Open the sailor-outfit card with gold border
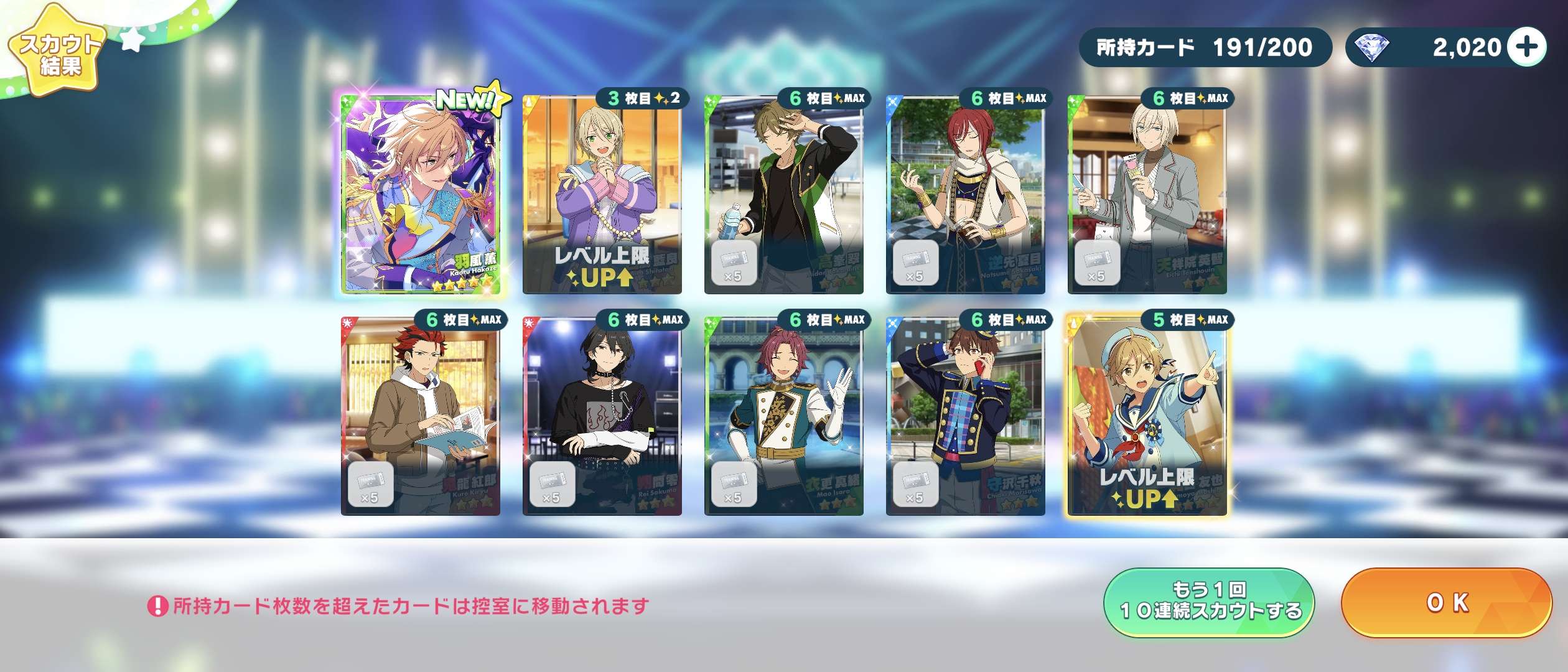Screen dimensions: 1568x672 pyautogui.click(x=1147, y=416)
